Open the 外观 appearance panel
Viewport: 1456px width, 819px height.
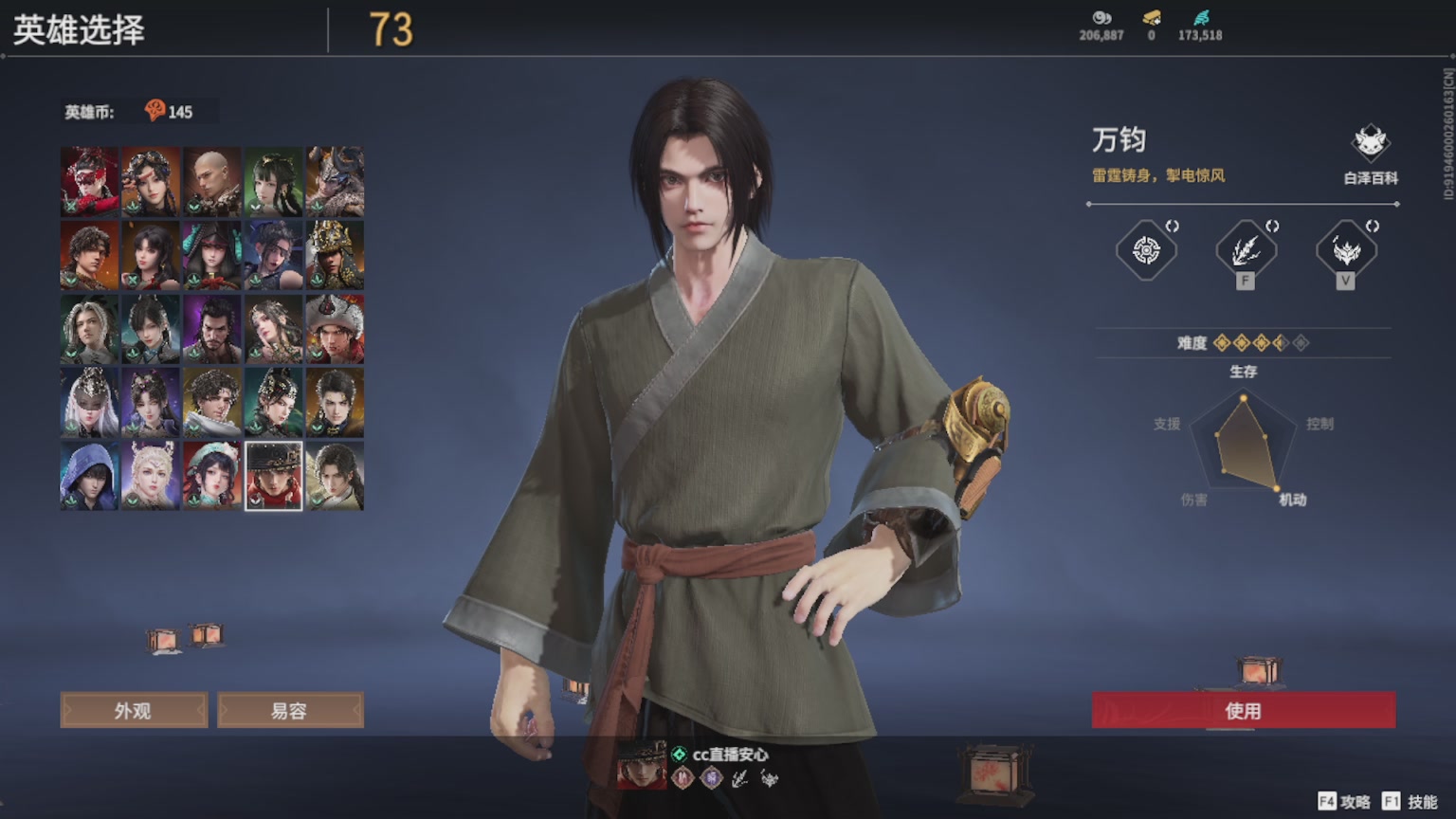pyautogui.click(x=134, y=709)
